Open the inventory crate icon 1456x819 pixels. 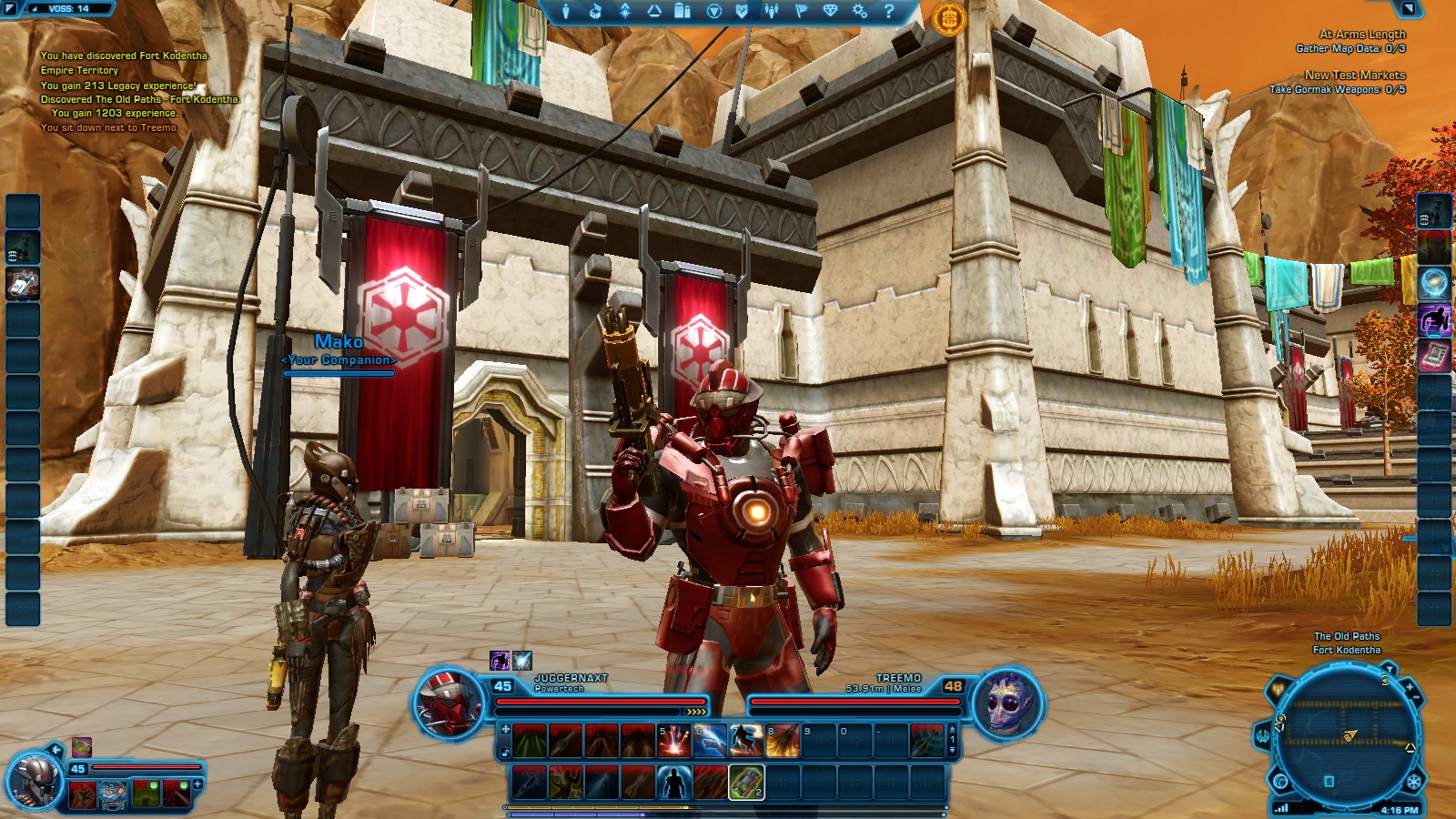[x=596, y=12]
